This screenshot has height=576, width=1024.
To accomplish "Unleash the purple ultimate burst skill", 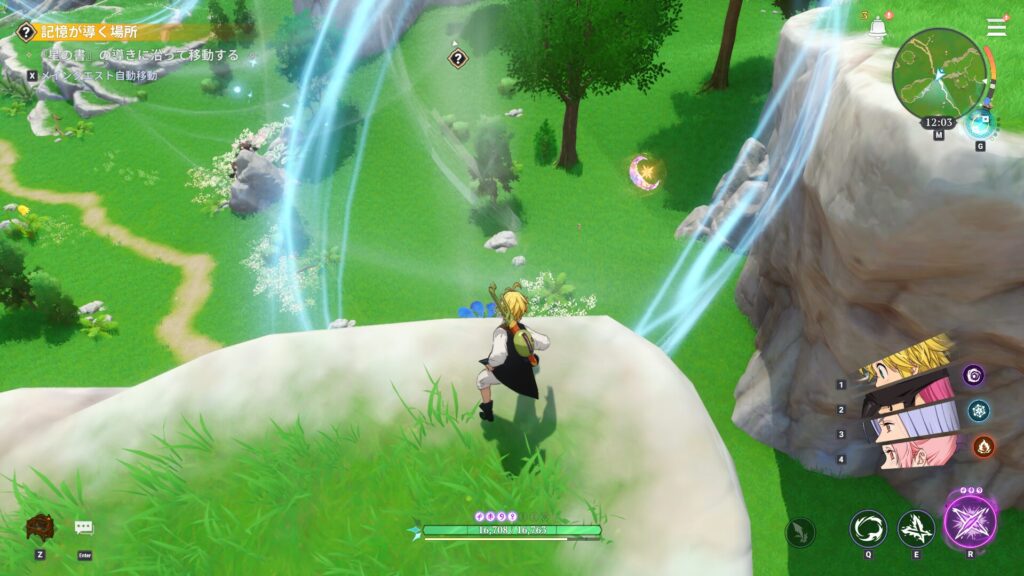I will point(969,522).
